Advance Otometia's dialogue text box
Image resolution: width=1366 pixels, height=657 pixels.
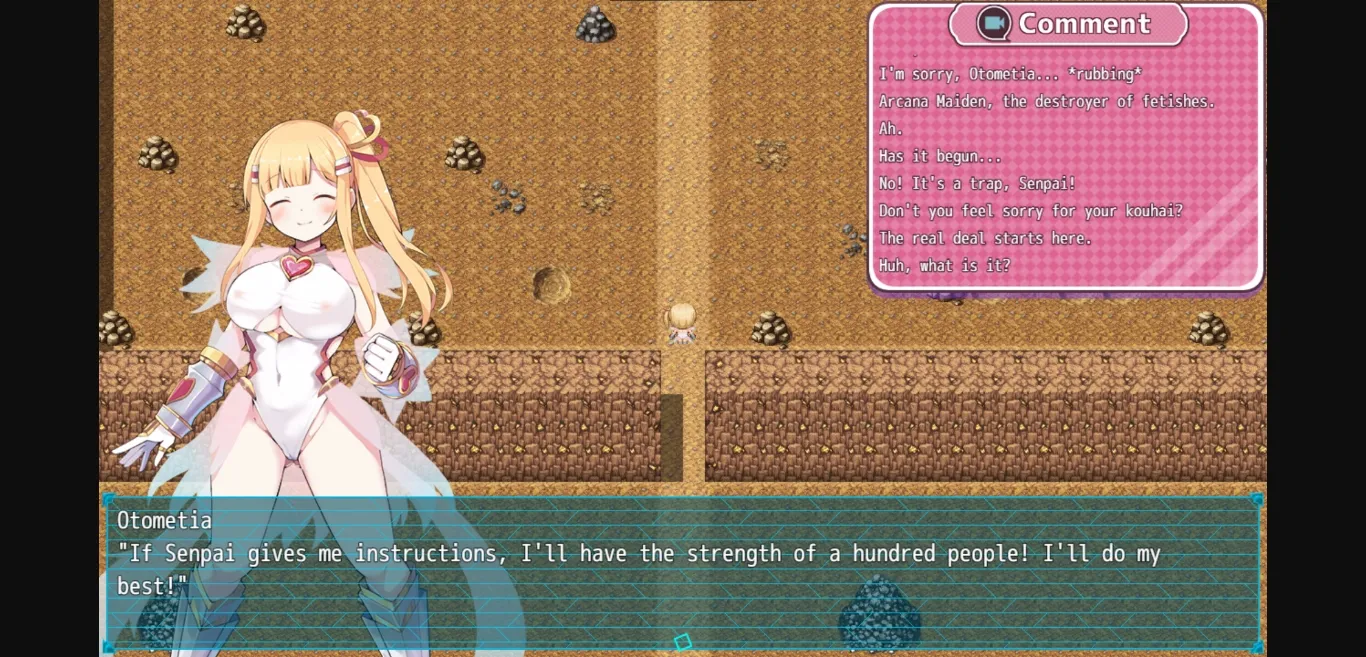point(682,570)
